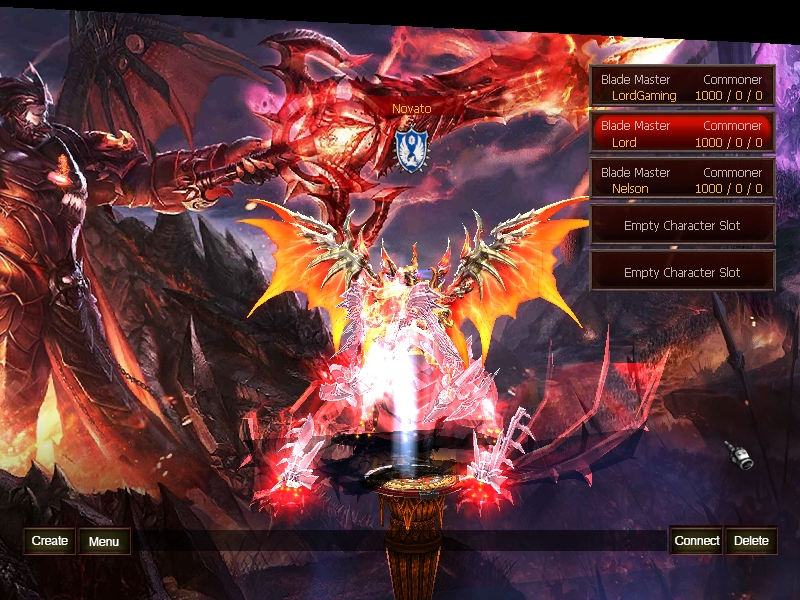Select the LordGaming character slot

pos(682,87)
